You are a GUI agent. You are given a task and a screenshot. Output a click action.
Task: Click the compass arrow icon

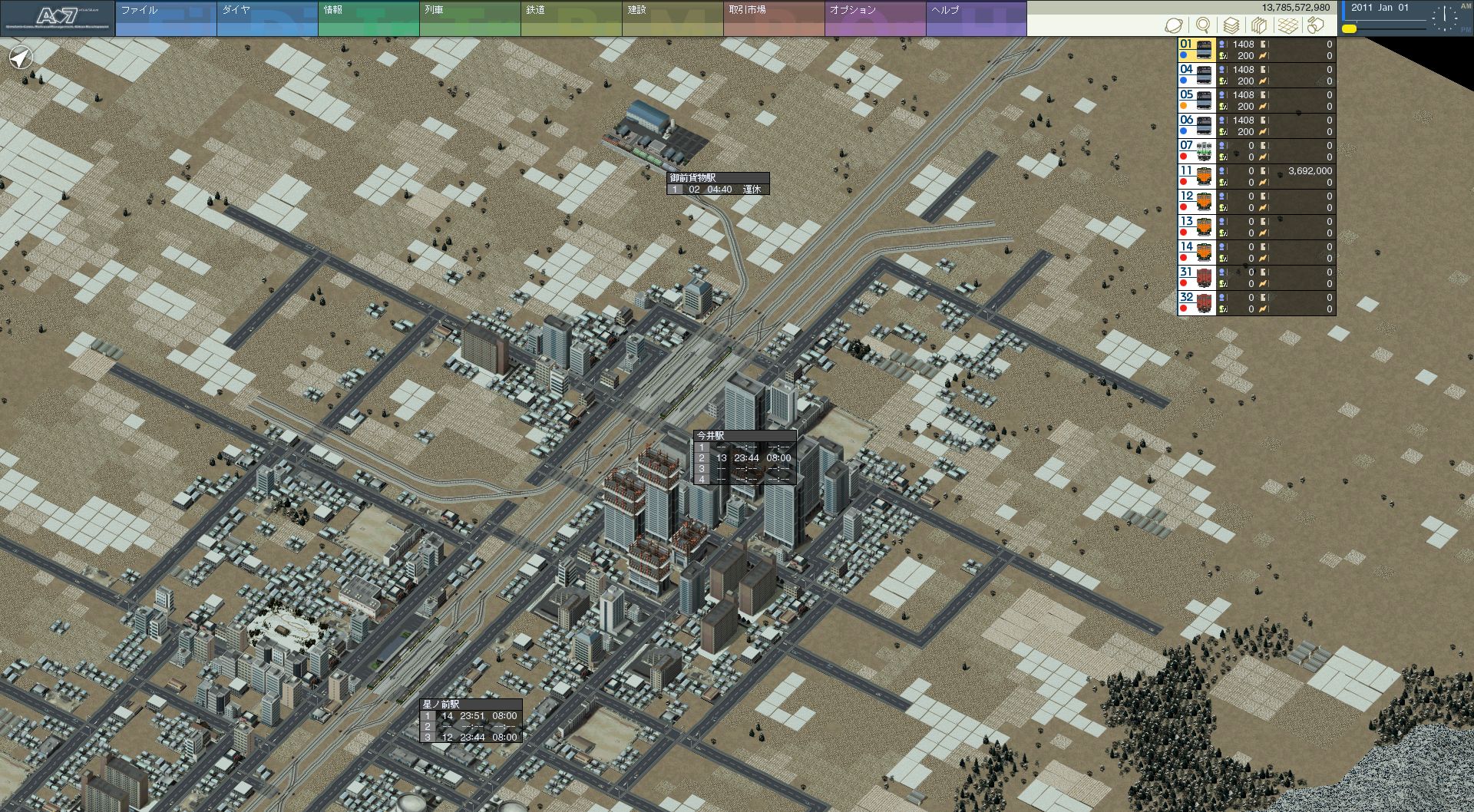pos(21,57)
